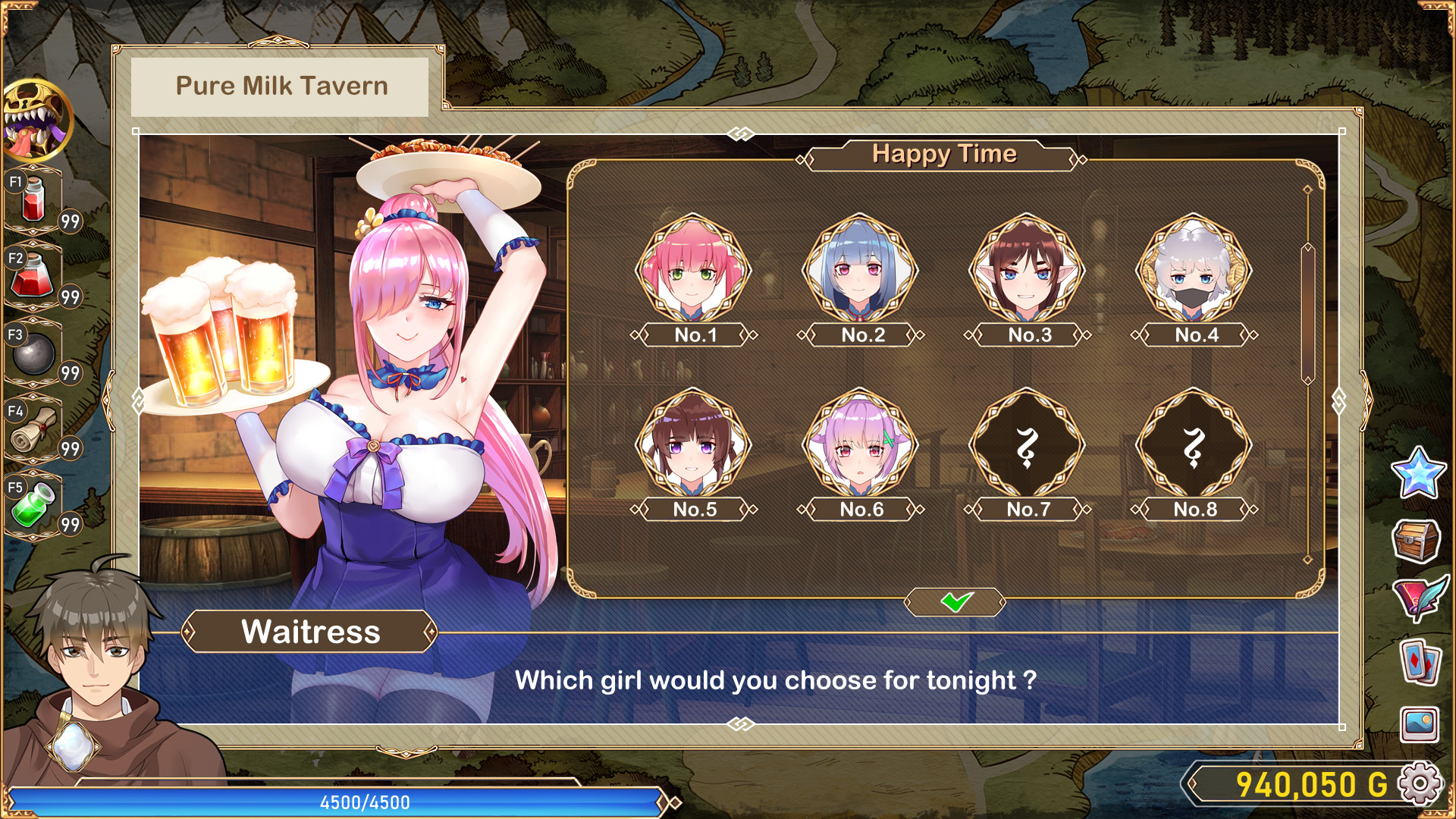Use the F5 green potion
The image size is (1456, 819).
(x=34, y=505)
